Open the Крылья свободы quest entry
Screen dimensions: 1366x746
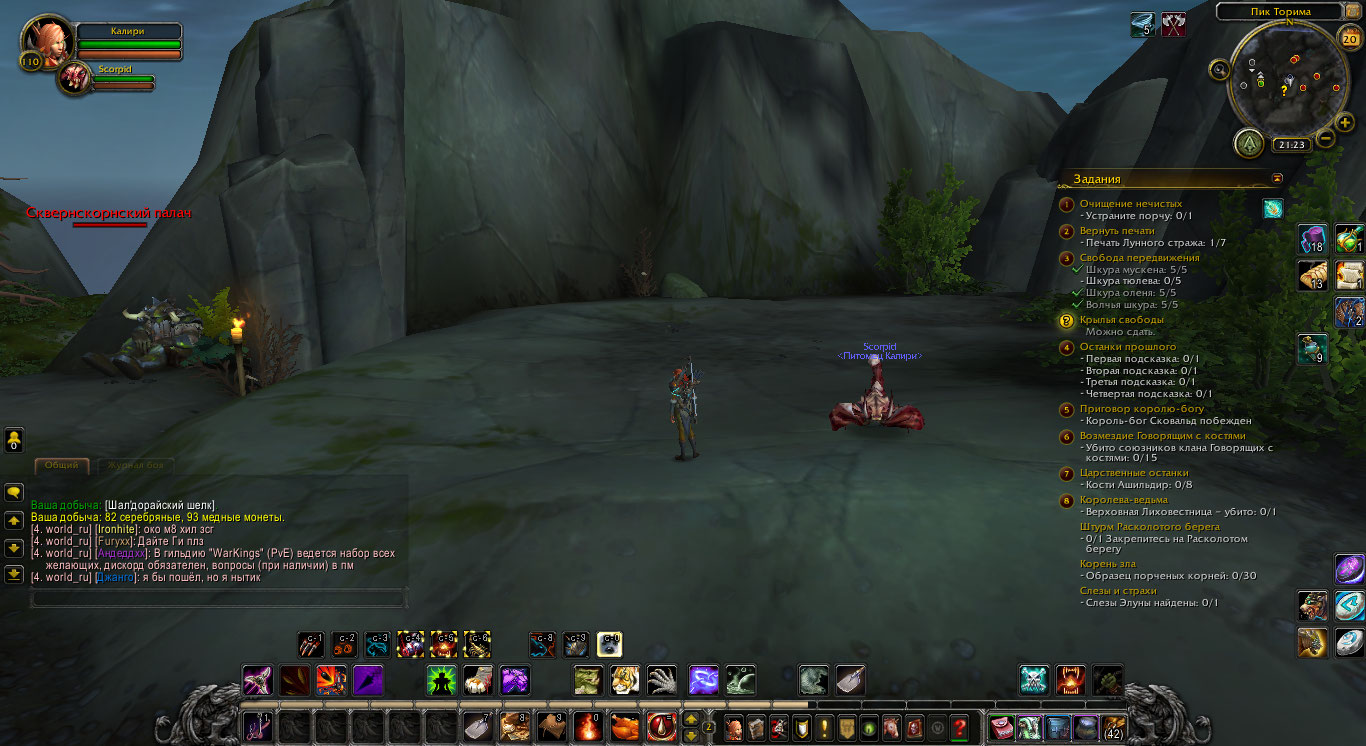[1121, 320]
